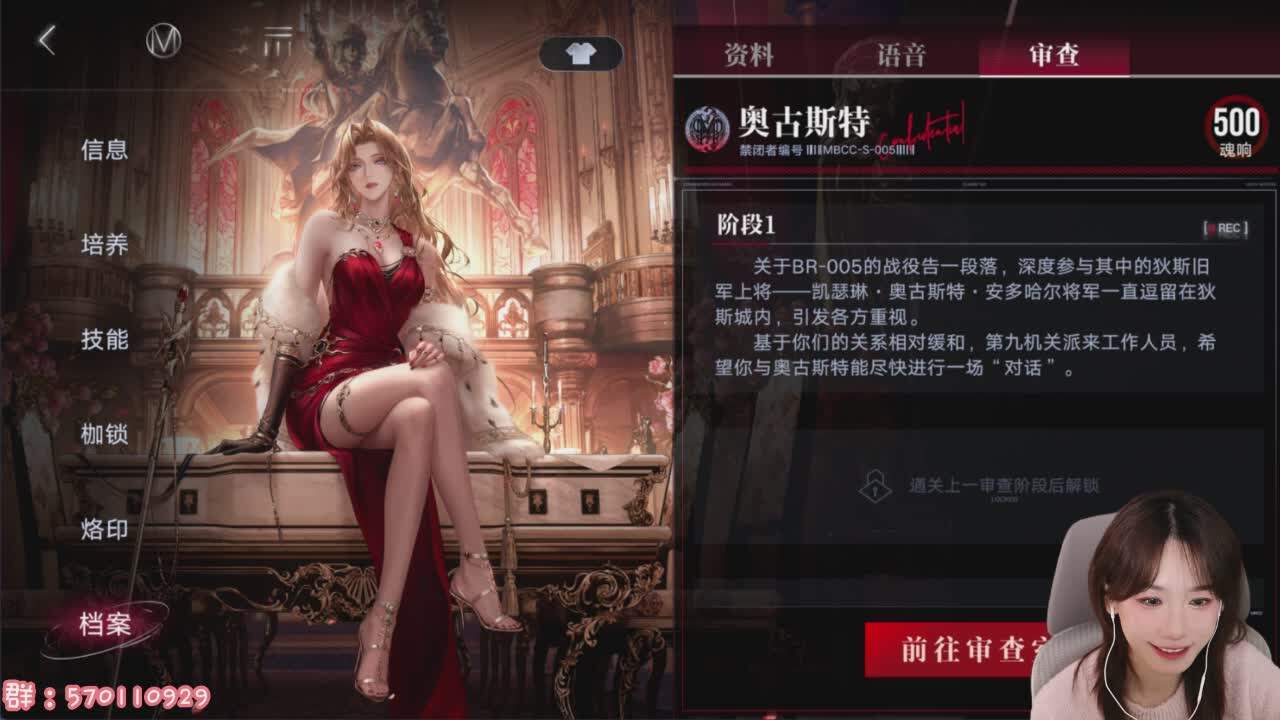Click the 500 魂响 soul counter
Screen dimensions: 1280x720
1237,130
